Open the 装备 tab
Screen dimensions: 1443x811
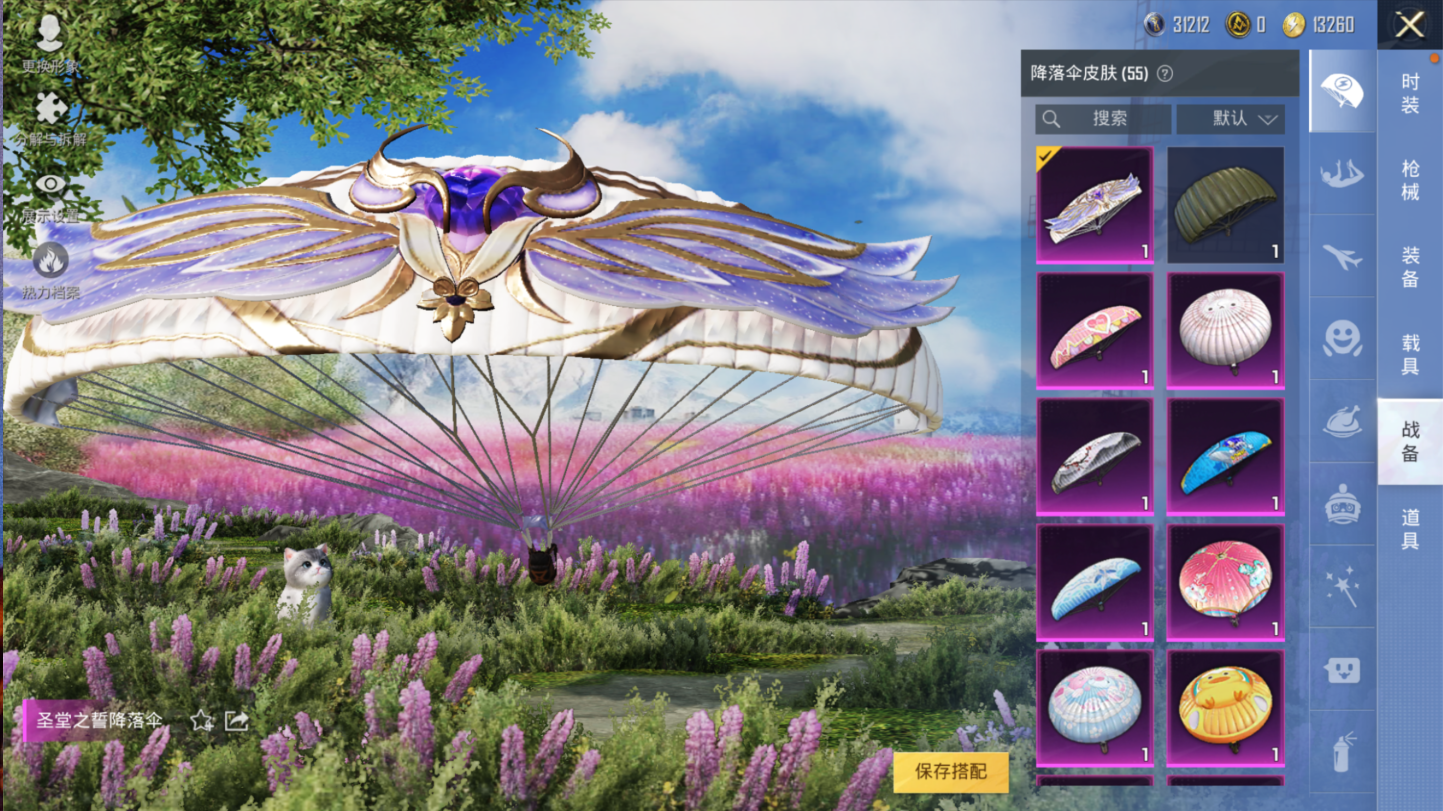pos(1410,267)
